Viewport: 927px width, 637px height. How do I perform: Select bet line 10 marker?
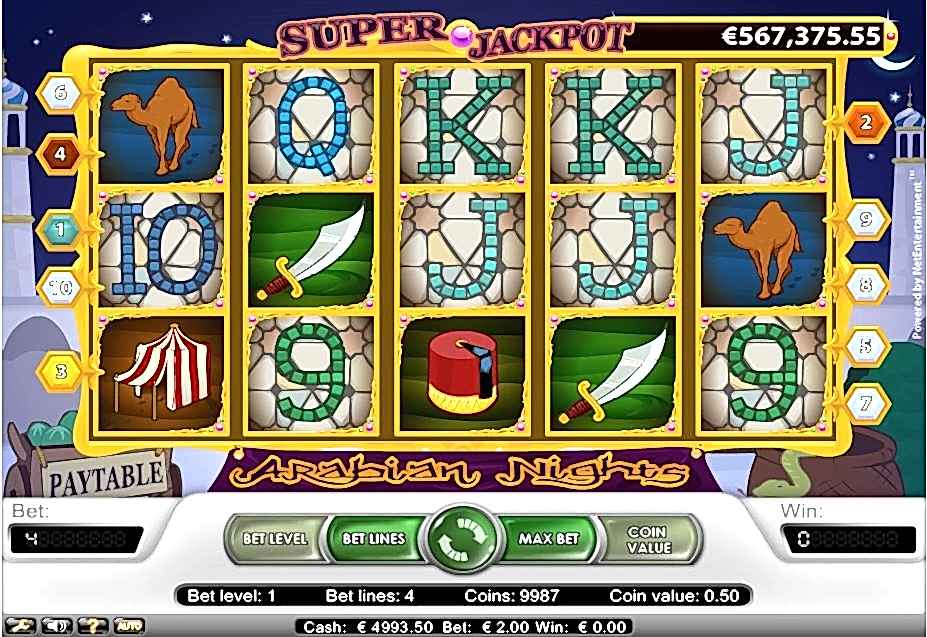(59, 287)
